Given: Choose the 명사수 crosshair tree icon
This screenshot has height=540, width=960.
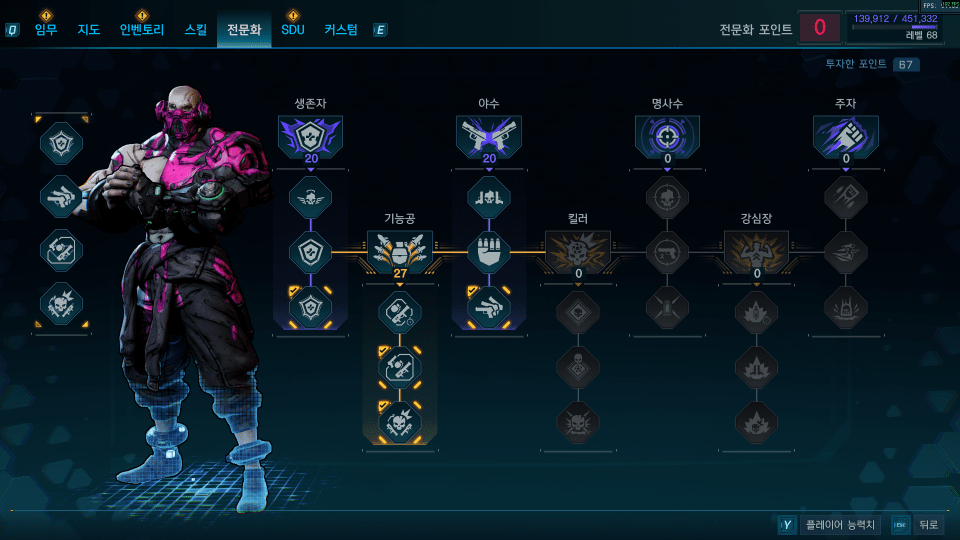Looking at the screenshot, I should [x=667, y=136].
